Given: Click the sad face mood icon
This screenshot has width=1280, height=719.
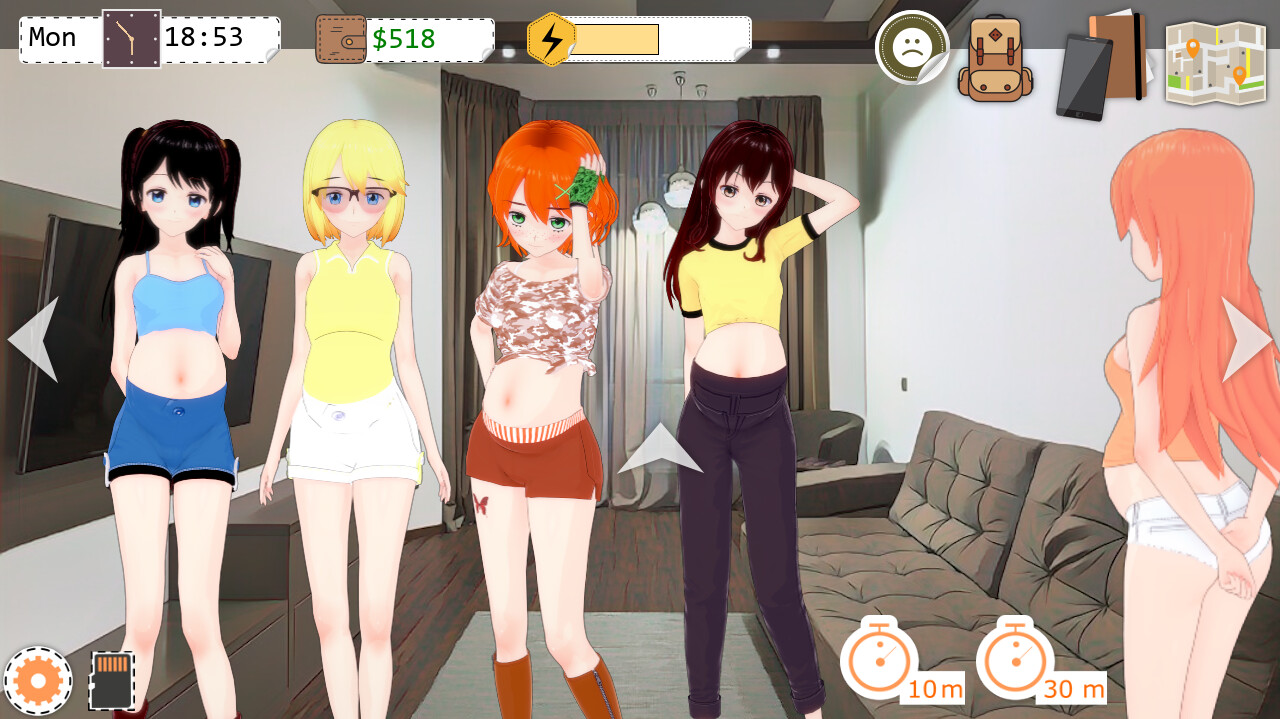Looking at the screenshot, I should (x=910, y=46).
